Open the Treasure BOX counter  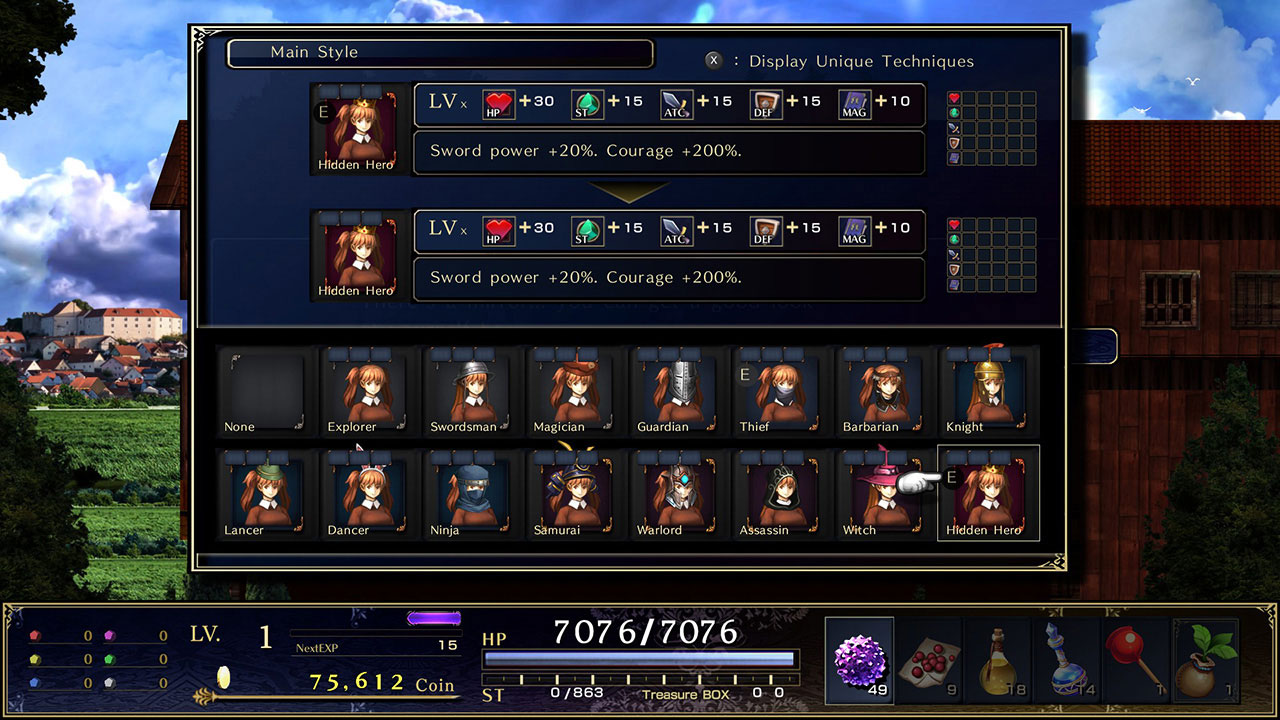[688, 693]
